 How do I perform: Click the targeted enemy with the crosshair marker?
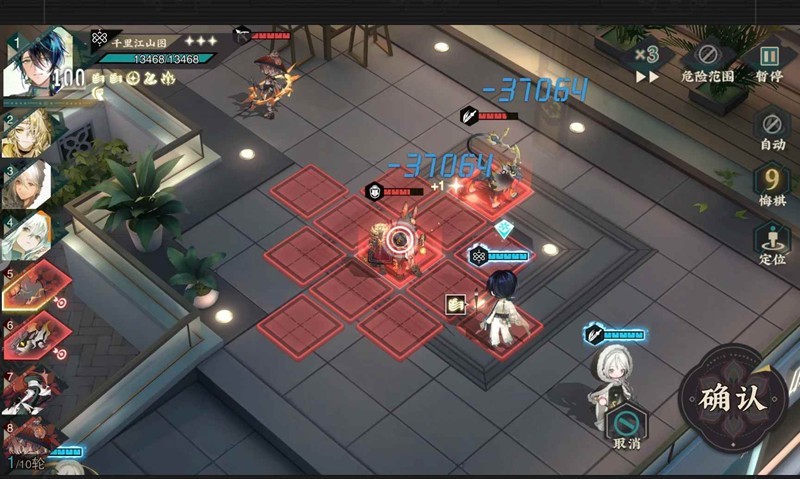(x=400, y=238)
